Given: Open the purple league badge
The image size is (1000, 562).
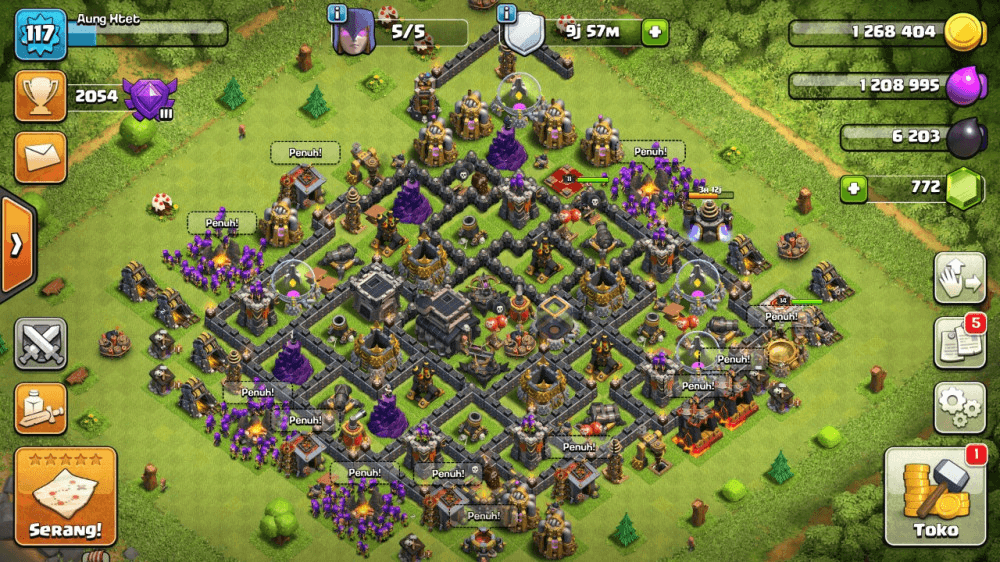Looking at the screenshot, I should click(x=149, y=98).
